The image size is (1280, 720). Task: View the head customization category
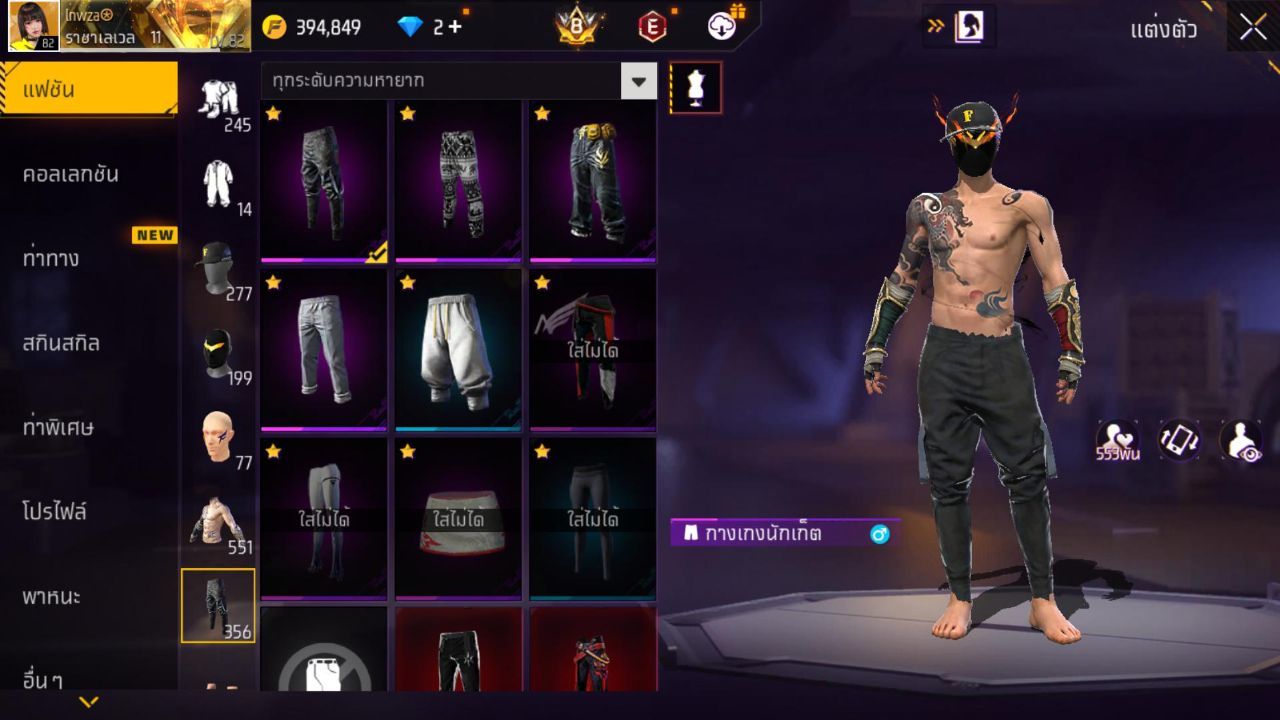coord(218,436)
